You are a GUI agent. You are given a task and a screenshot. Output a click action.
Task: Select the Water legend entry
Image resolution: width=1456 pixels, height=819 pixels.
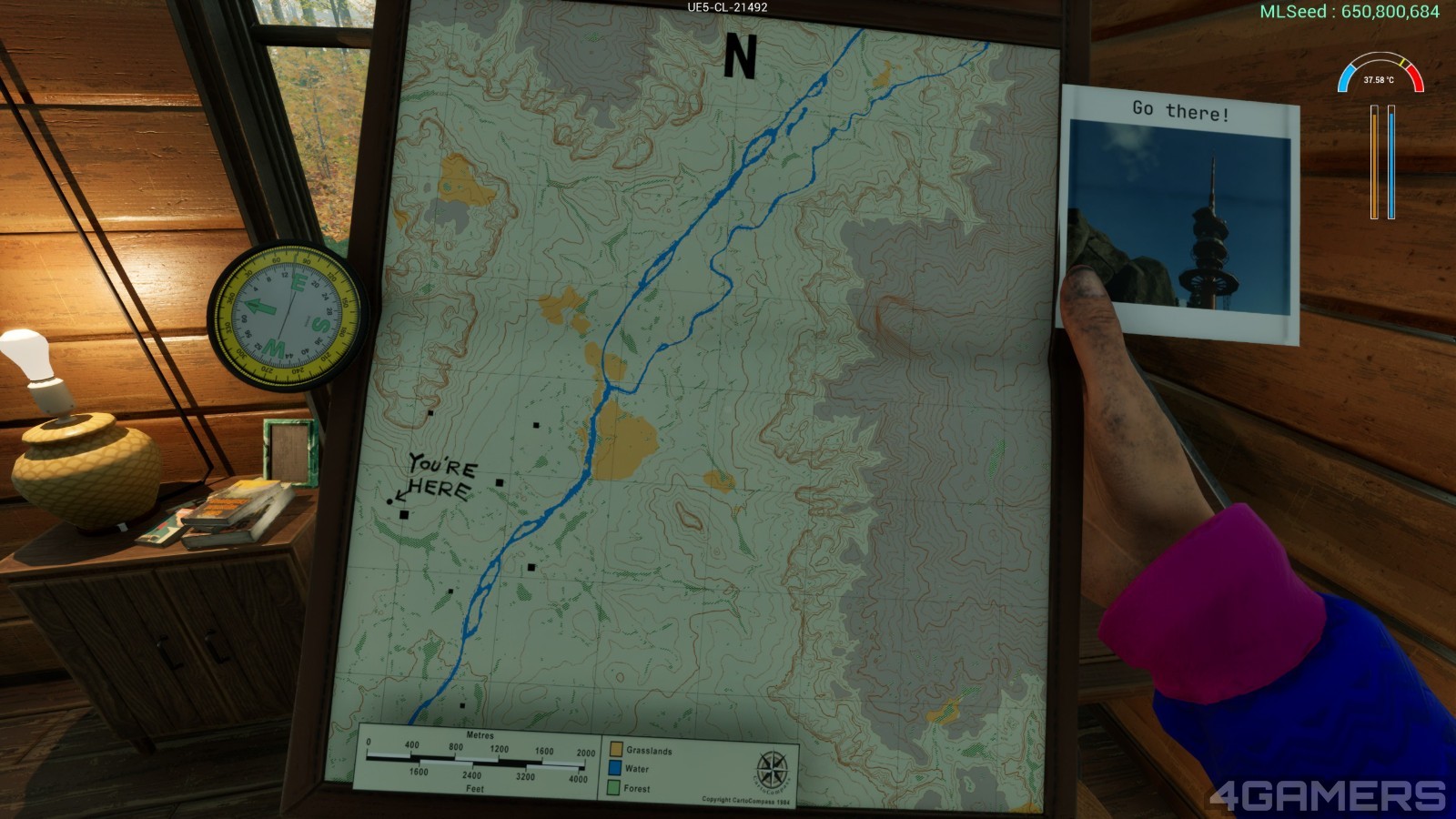point(629,769)
